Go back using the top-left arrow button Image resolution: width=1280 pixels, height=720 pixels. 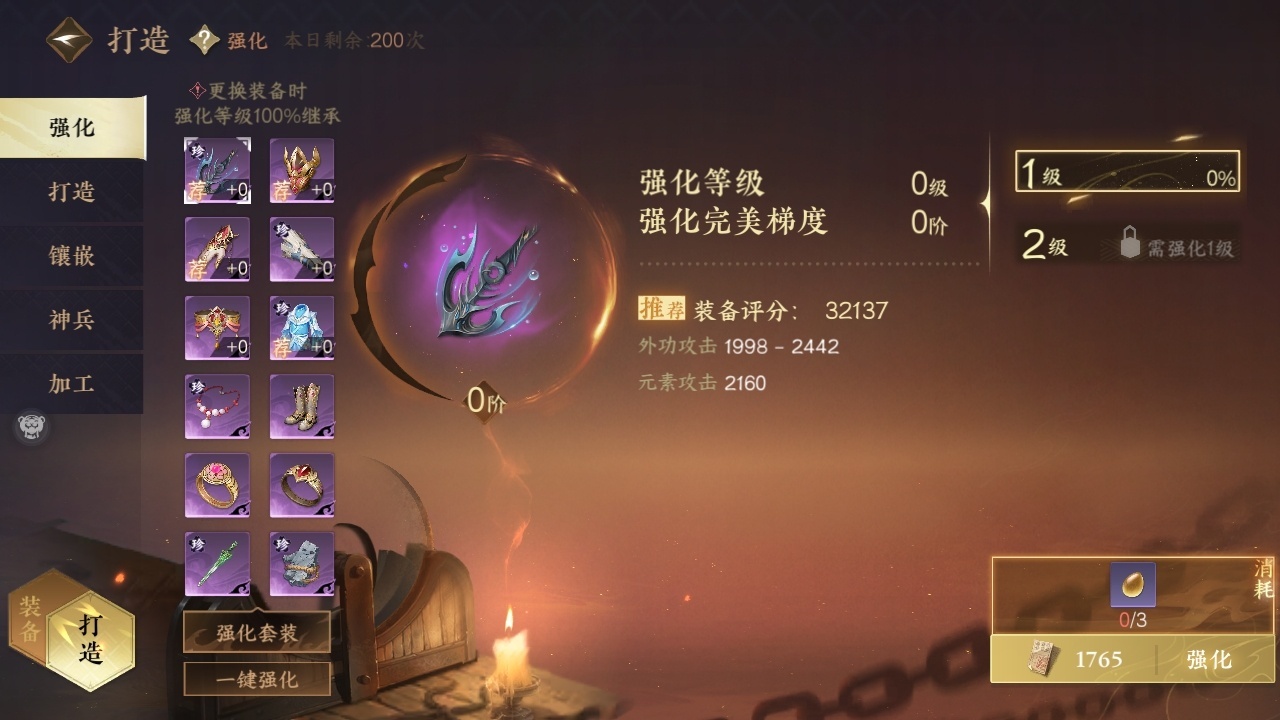pos(69,40)
